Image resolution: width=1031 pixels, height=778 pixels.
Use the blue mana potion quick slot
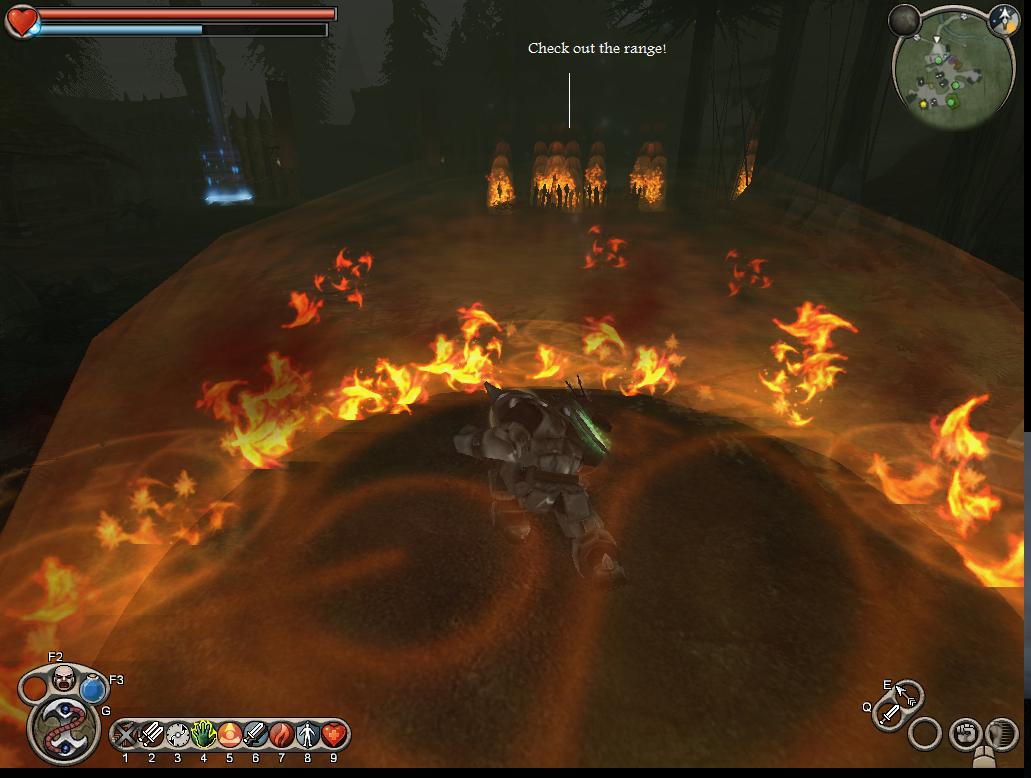93,688
